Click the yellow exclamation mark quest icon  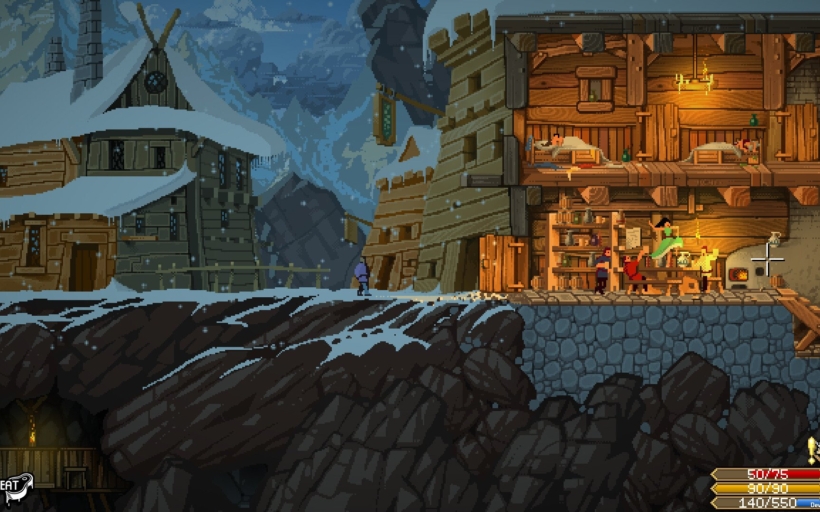812,449
